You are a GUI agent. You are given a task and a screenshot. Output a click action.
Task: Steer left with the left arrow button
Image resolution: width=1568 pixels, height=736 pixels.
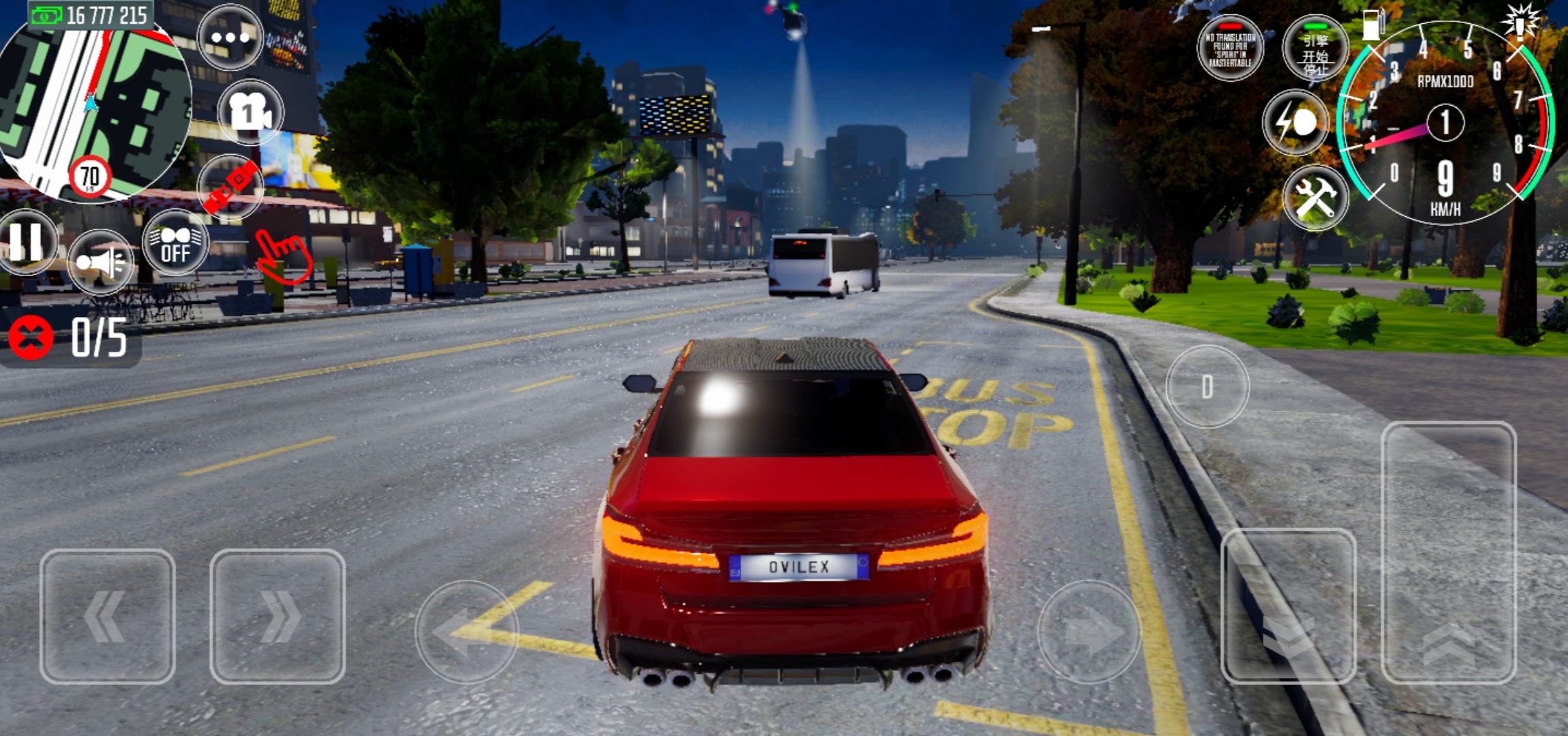pyautogui.click(x=467, y=631)
